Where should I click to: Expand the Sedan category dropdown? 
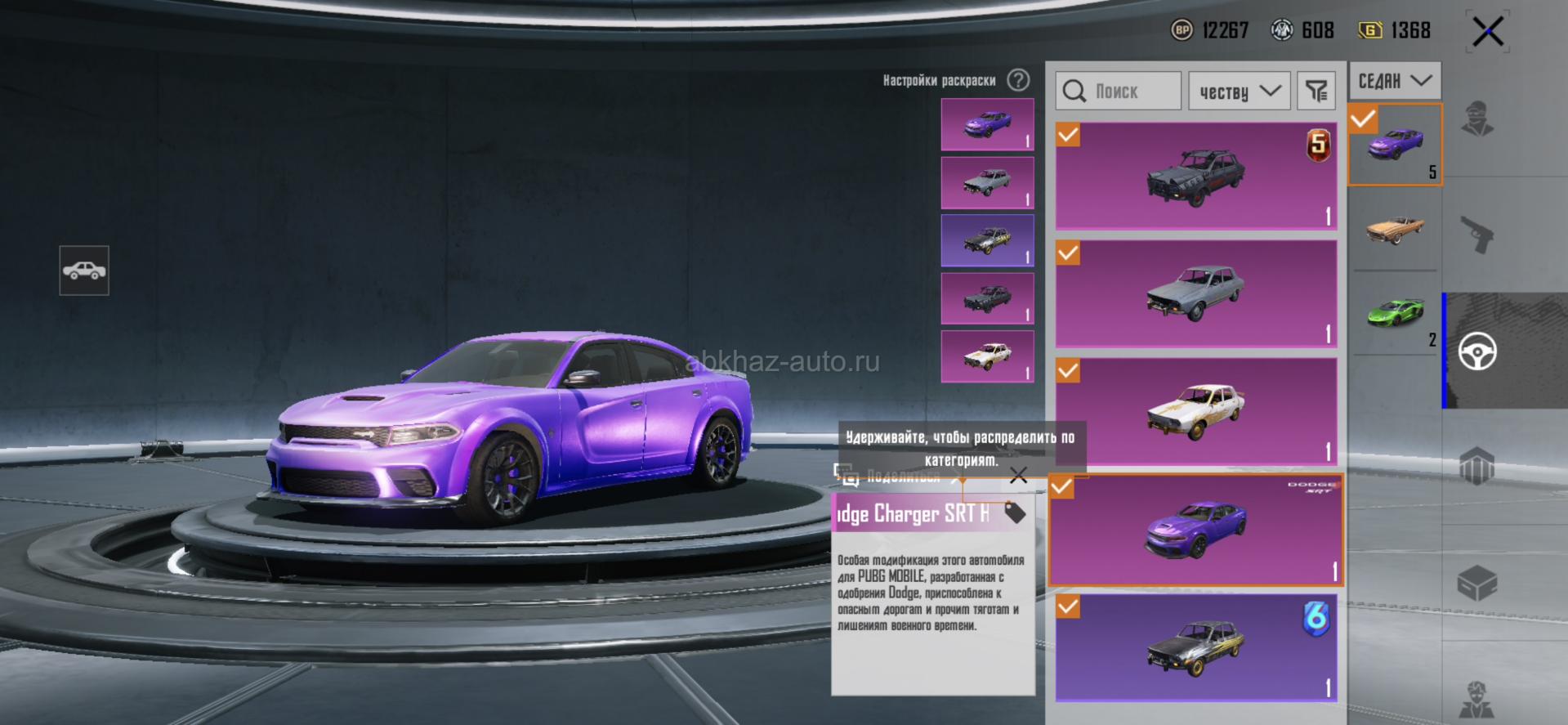(x=1394, y=81)
